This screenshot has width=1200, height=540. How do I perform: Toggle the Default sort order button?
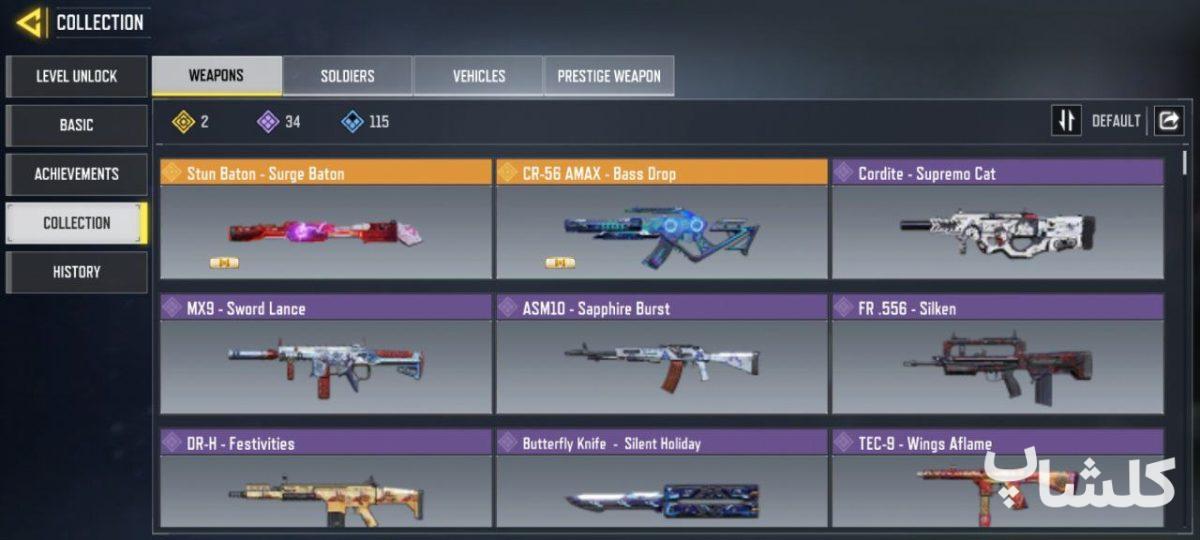[1067, 121]
